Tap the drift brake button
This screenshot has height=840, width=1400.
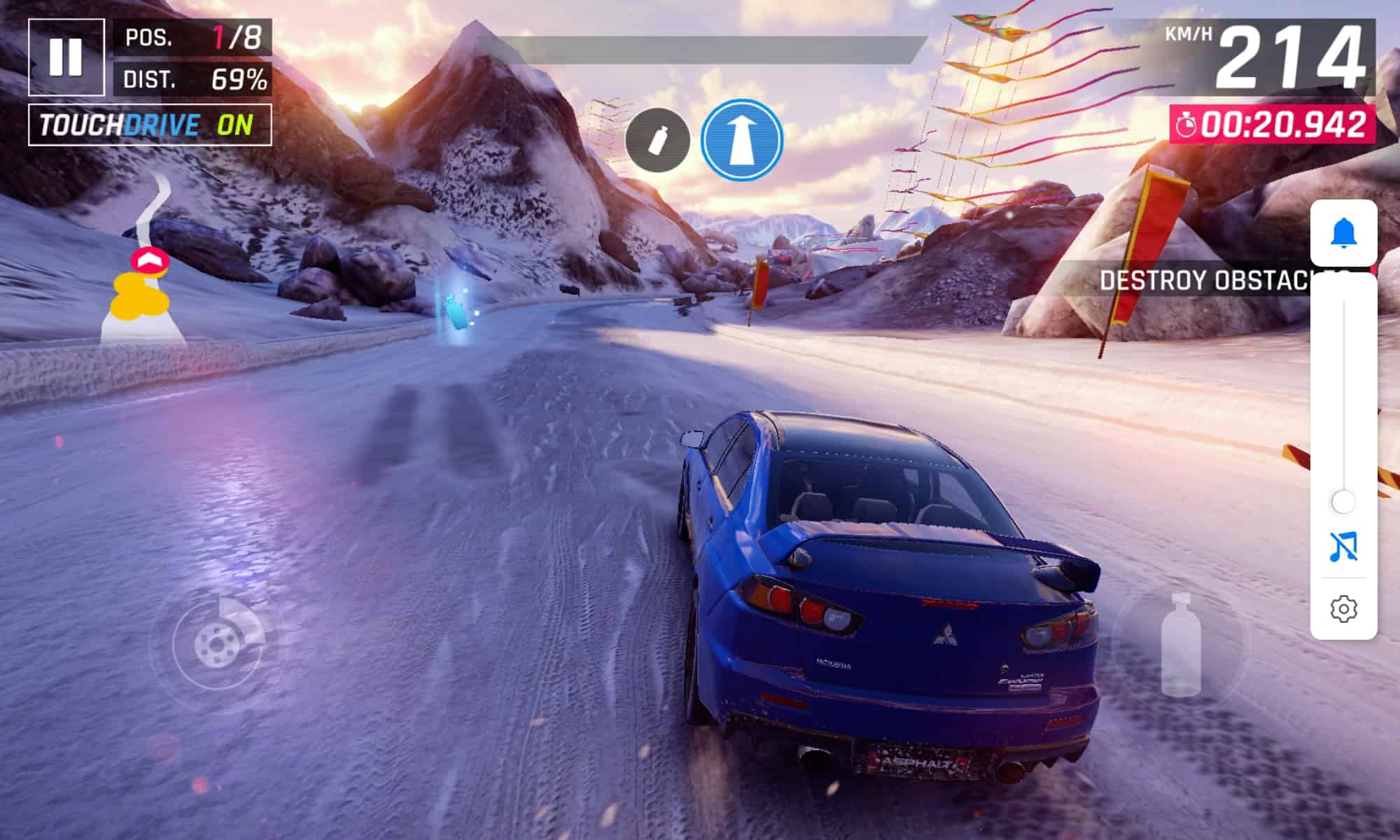tap(217, 642)
